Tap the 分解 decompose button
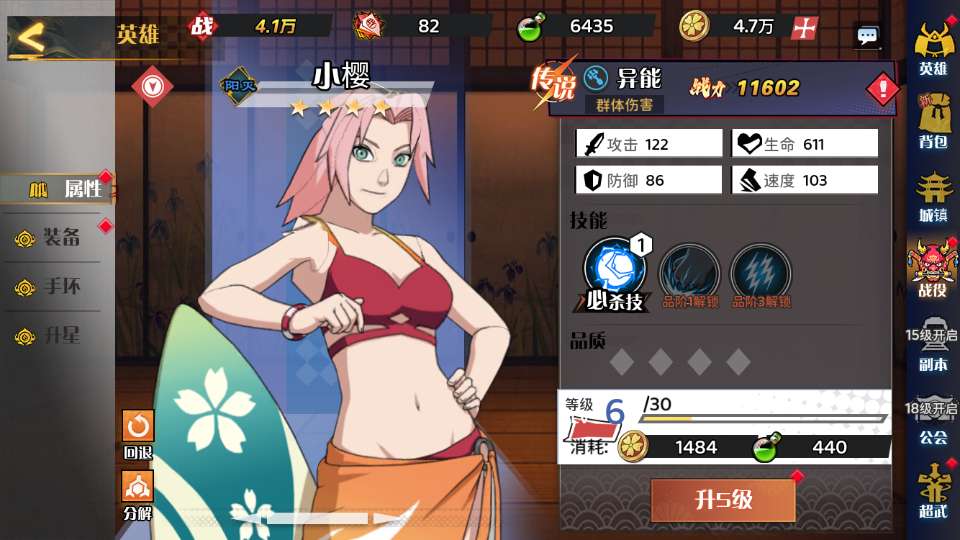Screen dimensions: 960x540 click(x=138, y=494)
